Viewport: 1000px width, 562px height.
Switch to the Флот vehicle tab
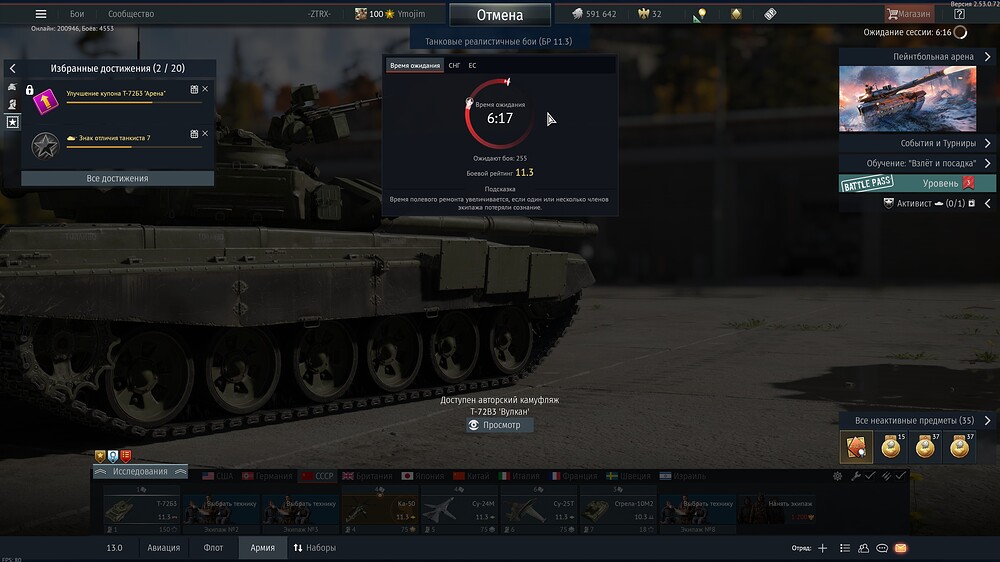point(213,548)
